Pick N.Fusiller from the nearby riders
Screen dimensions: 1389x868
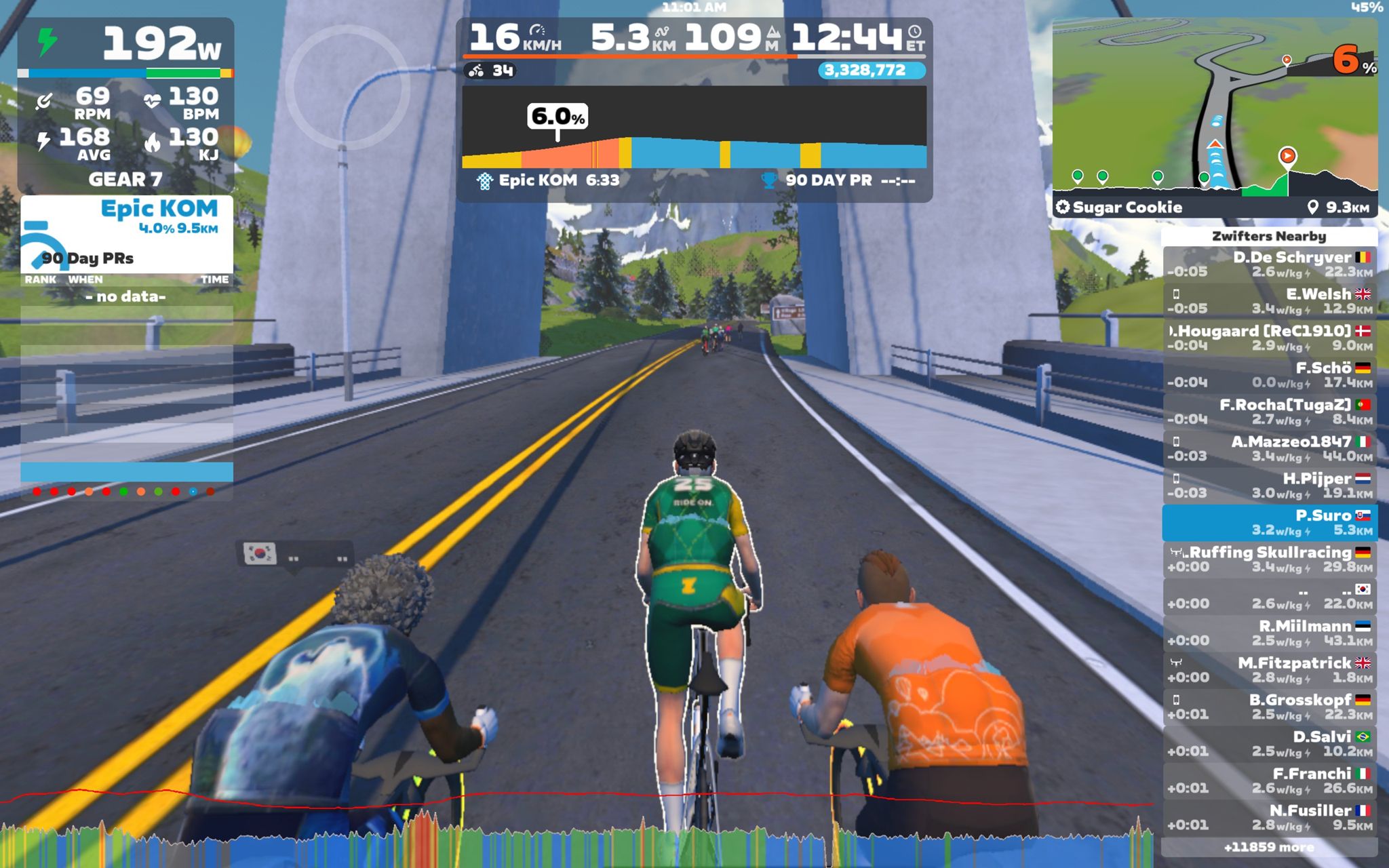pos(1269,817)
